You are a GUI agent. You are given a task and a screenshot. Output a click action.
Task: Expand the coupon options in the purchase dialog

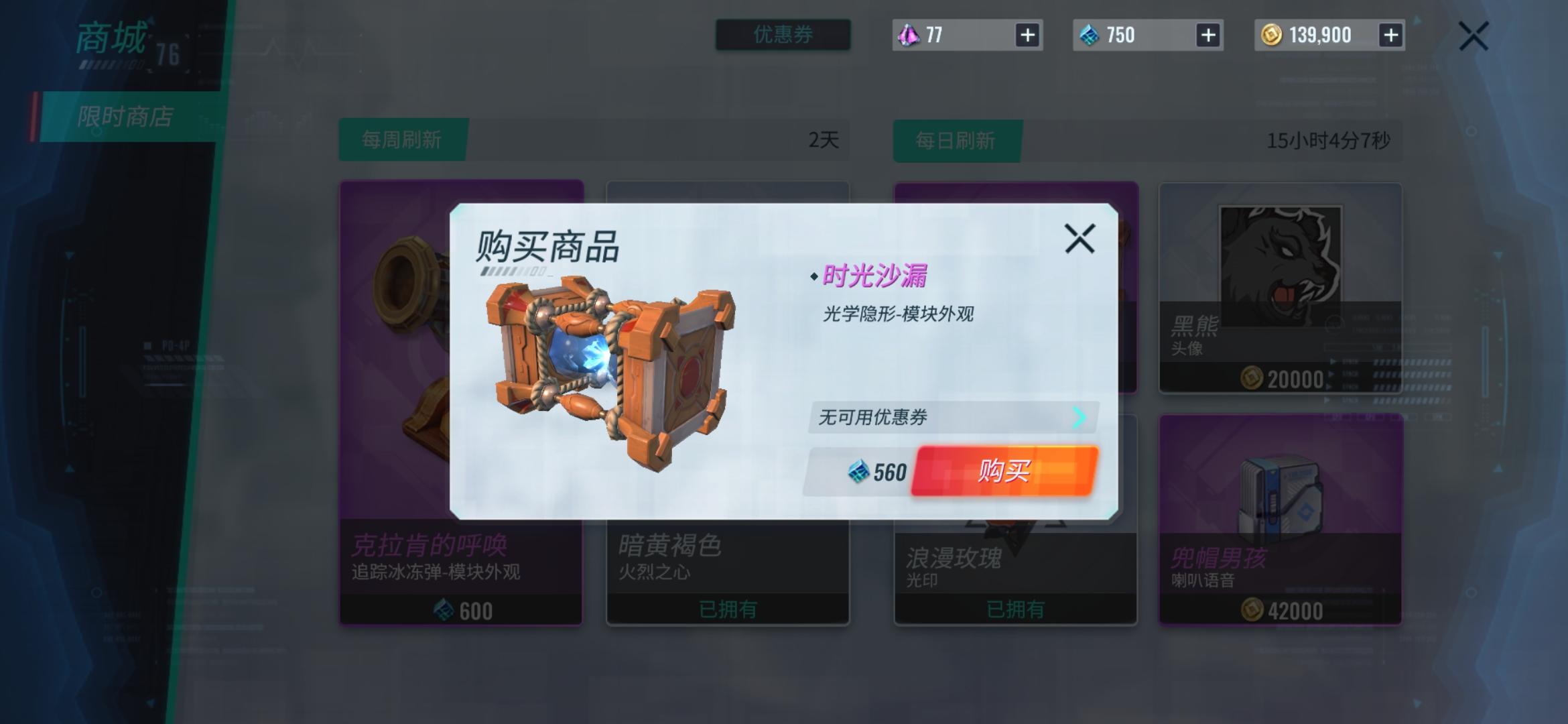click(x=952, y=417)
